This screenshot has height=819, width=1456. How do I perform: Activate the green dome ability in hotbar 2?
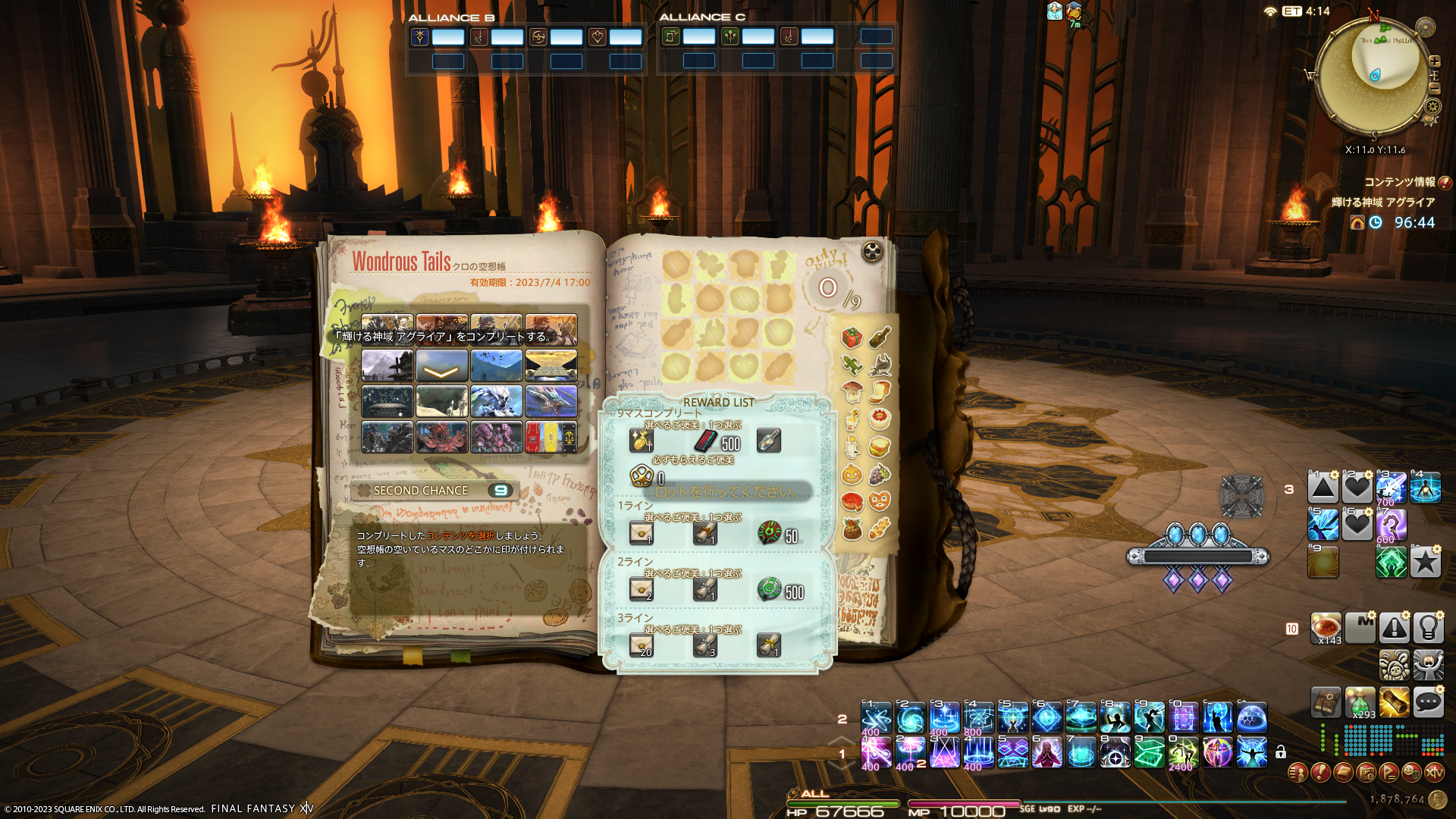click(1251, 717)
